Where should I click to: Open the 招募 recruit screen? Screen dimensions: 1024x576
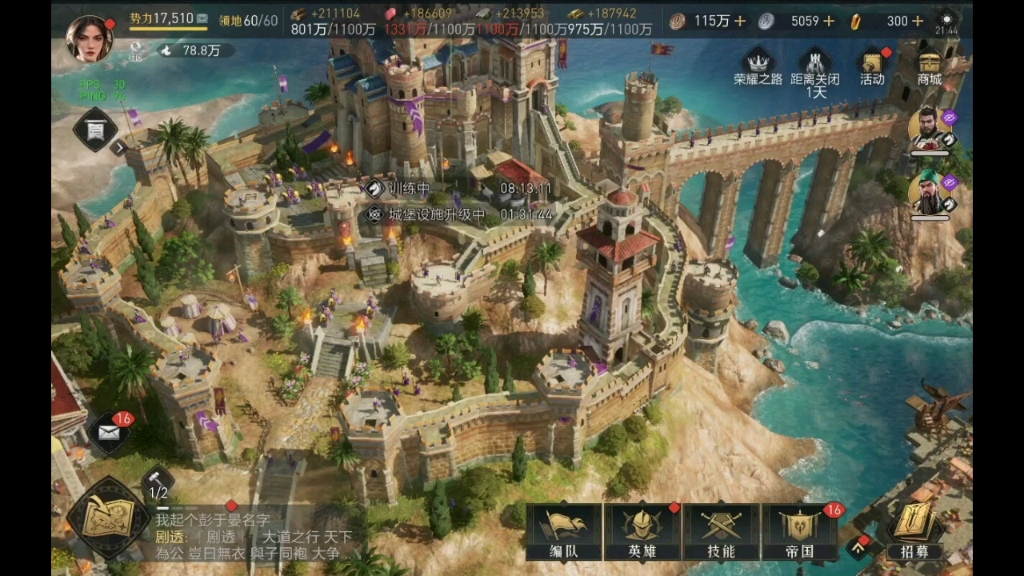(x=914, y=530)
